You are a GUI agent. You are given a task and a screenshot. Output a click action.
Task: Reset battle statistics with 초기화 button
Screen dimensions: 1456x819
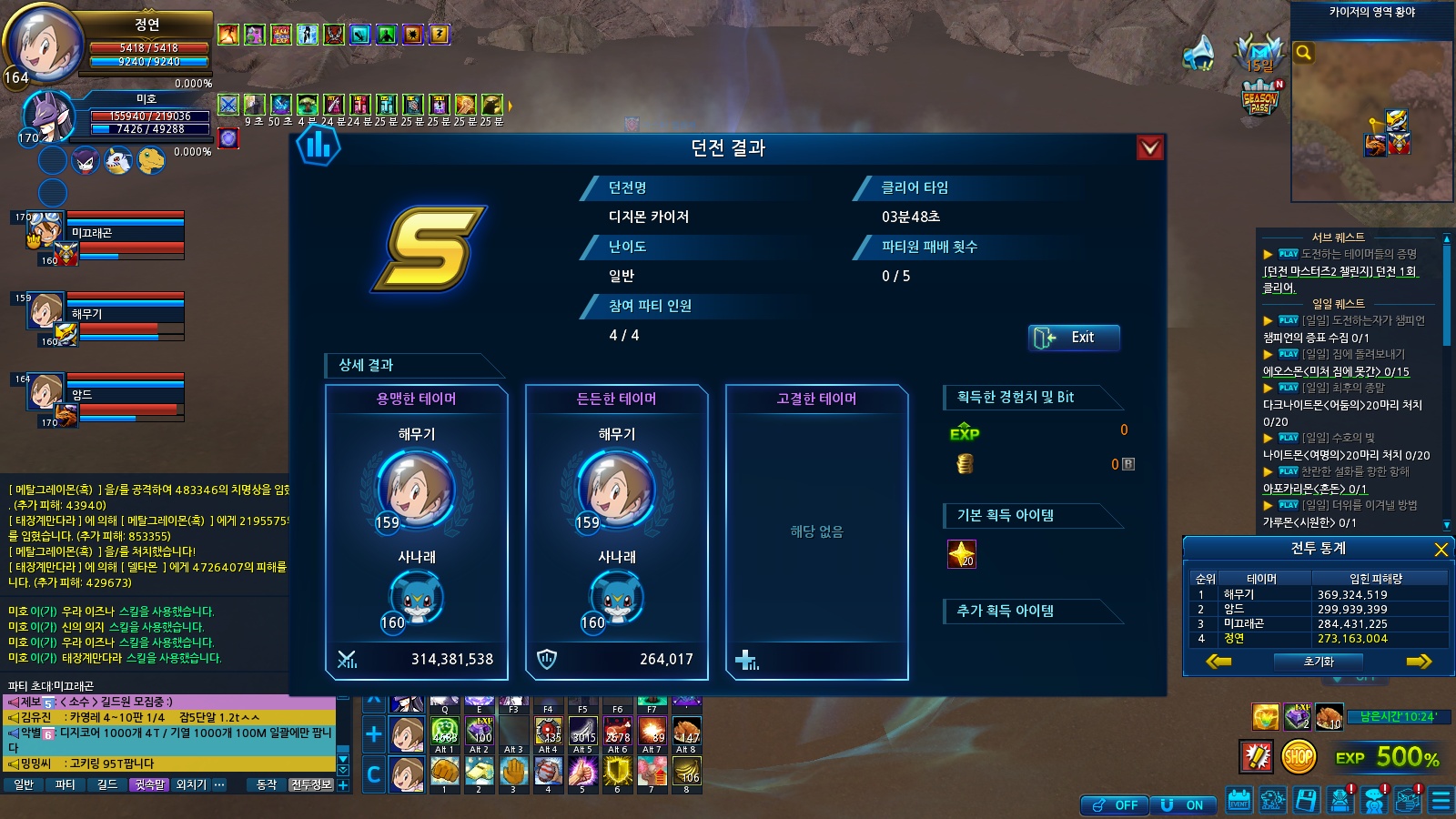point(1318,662)
